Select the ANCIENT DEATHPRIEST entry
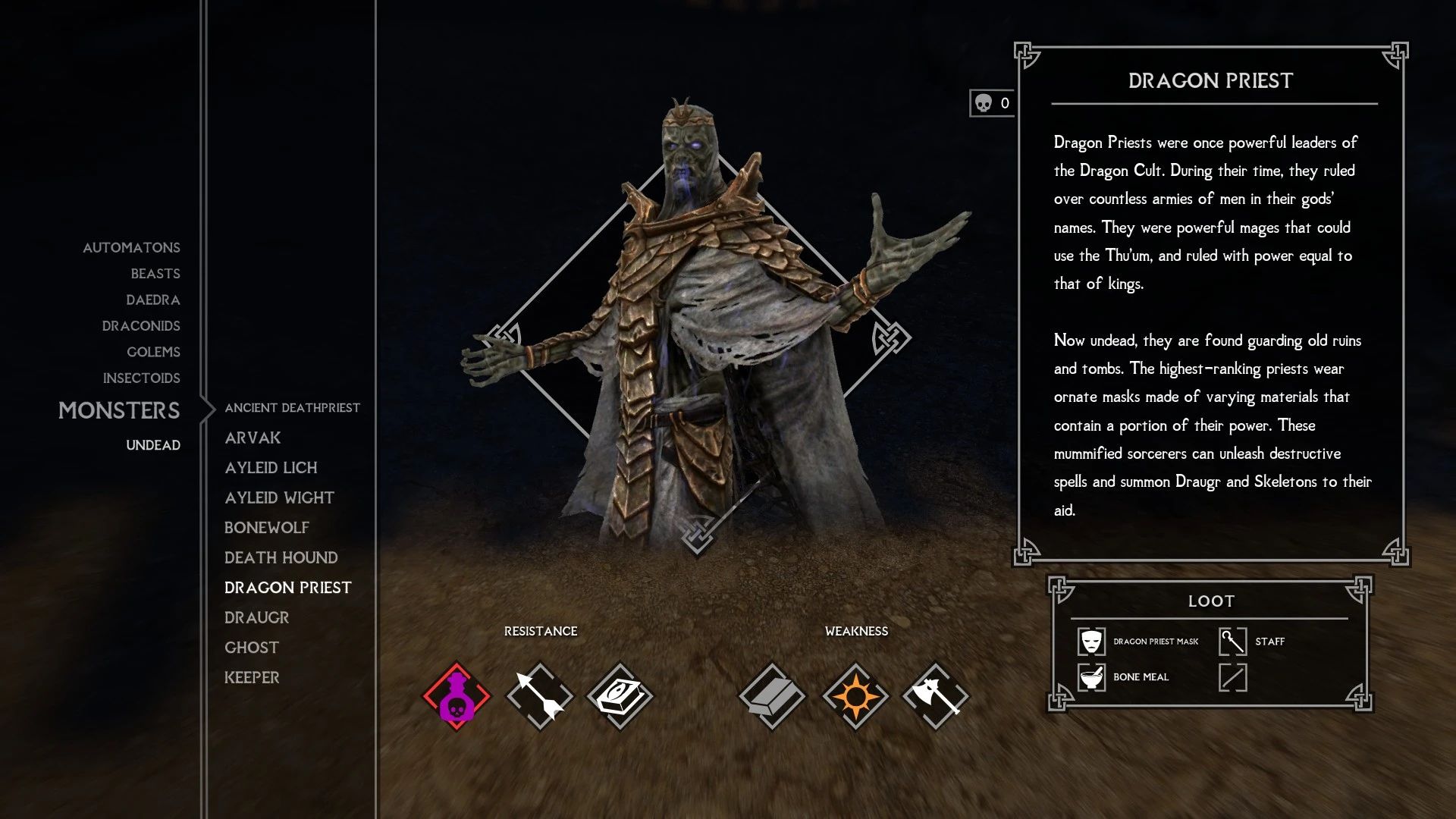This screenshot has width=1456, height=819. tap(291, 407)
